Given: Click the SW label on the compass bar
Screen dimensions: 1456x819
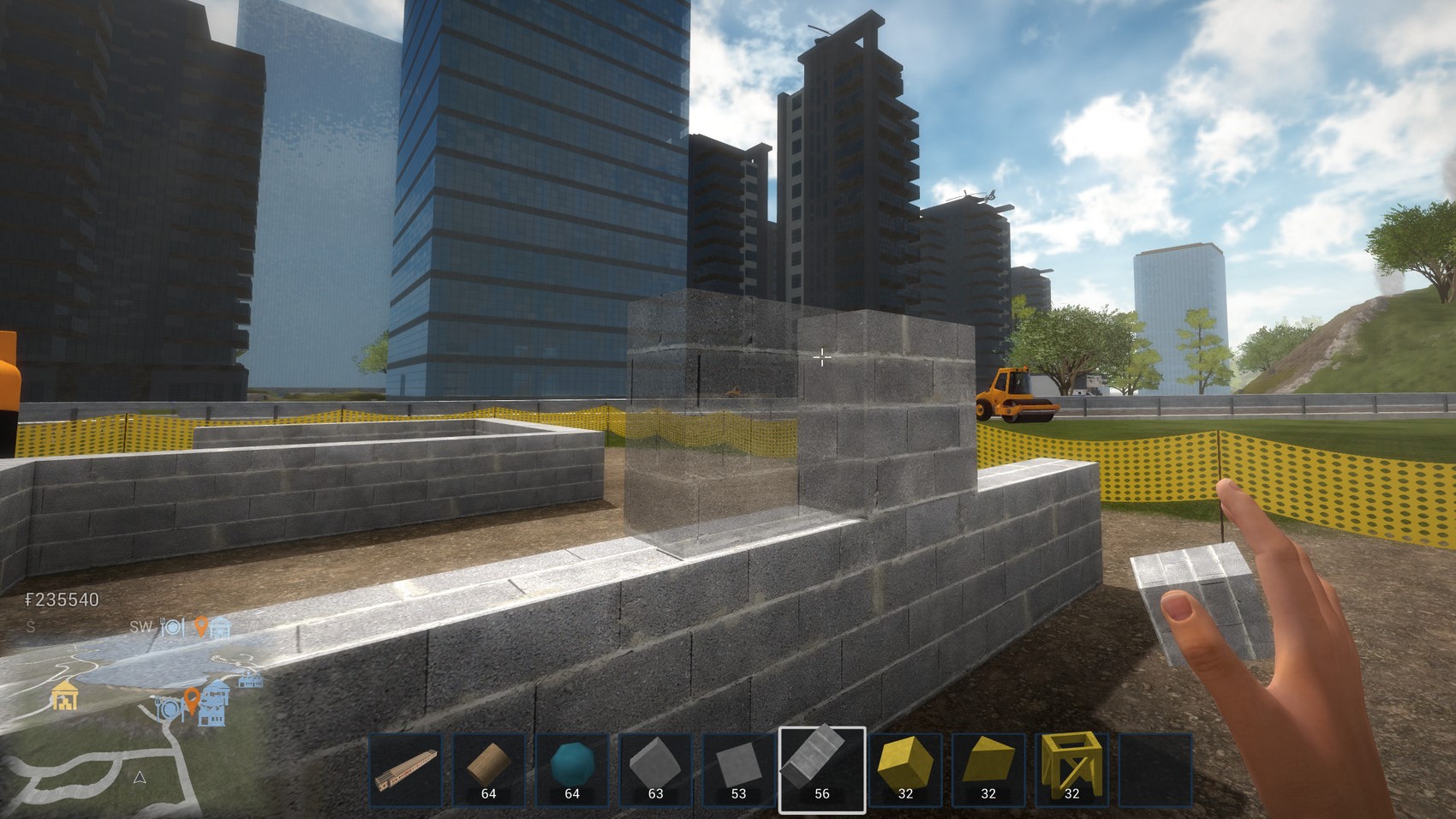Looking at the screenshot, I should pyautogui.click(x=140, y=627).
